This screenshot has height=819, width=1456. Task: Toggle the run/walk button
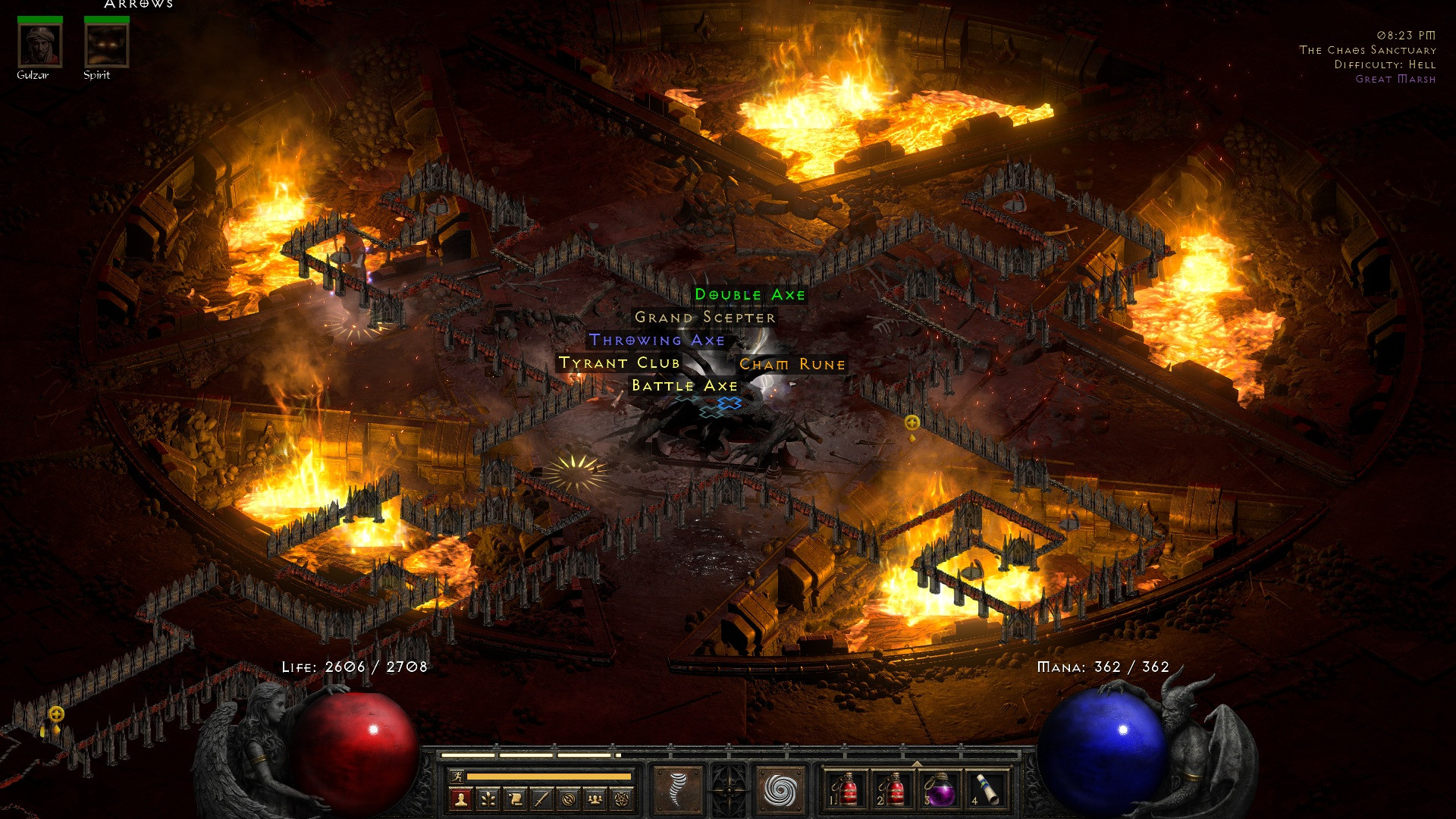456,776
